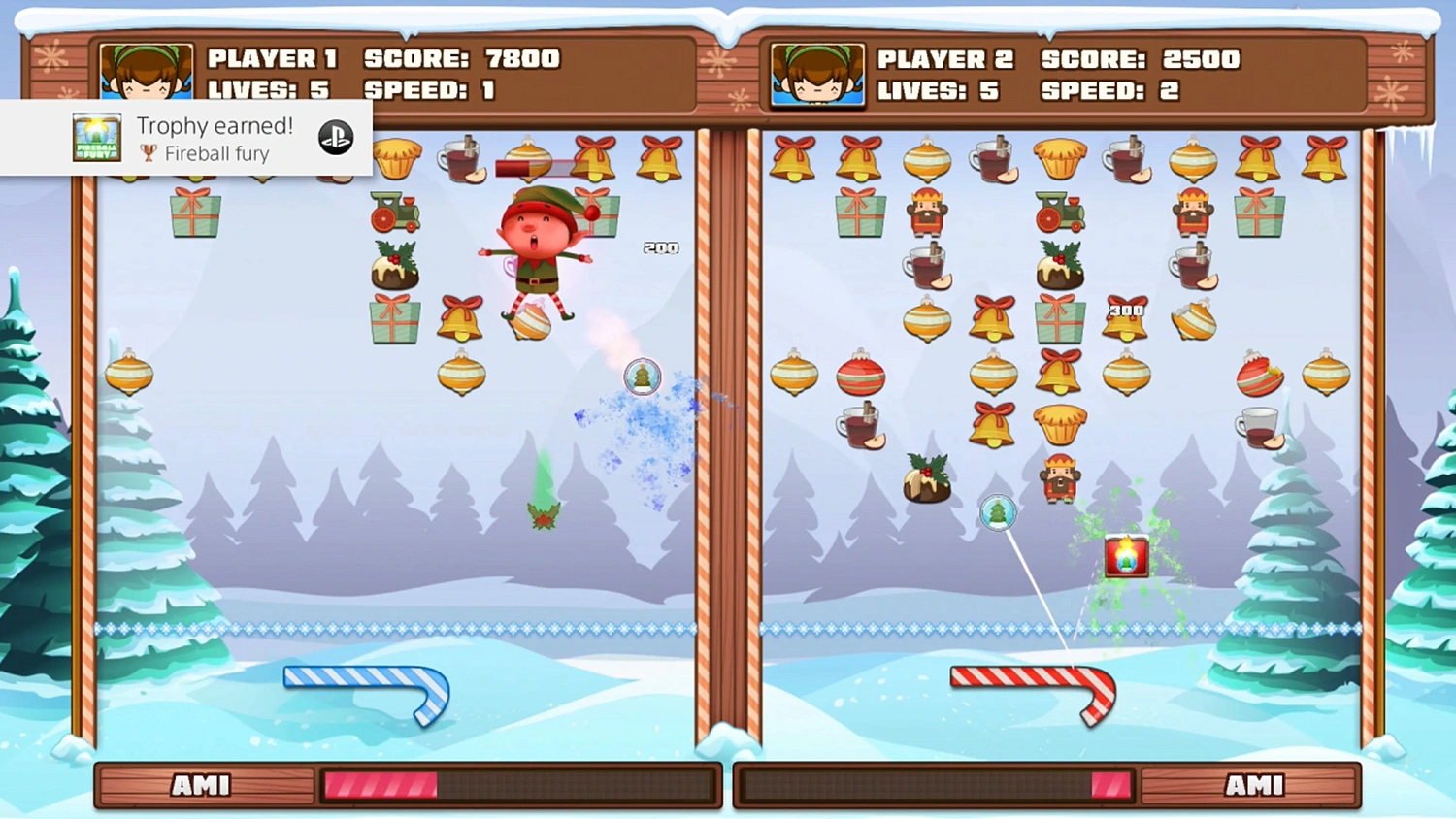Click the snow globe bubble near the red paddle

[996, 513]
